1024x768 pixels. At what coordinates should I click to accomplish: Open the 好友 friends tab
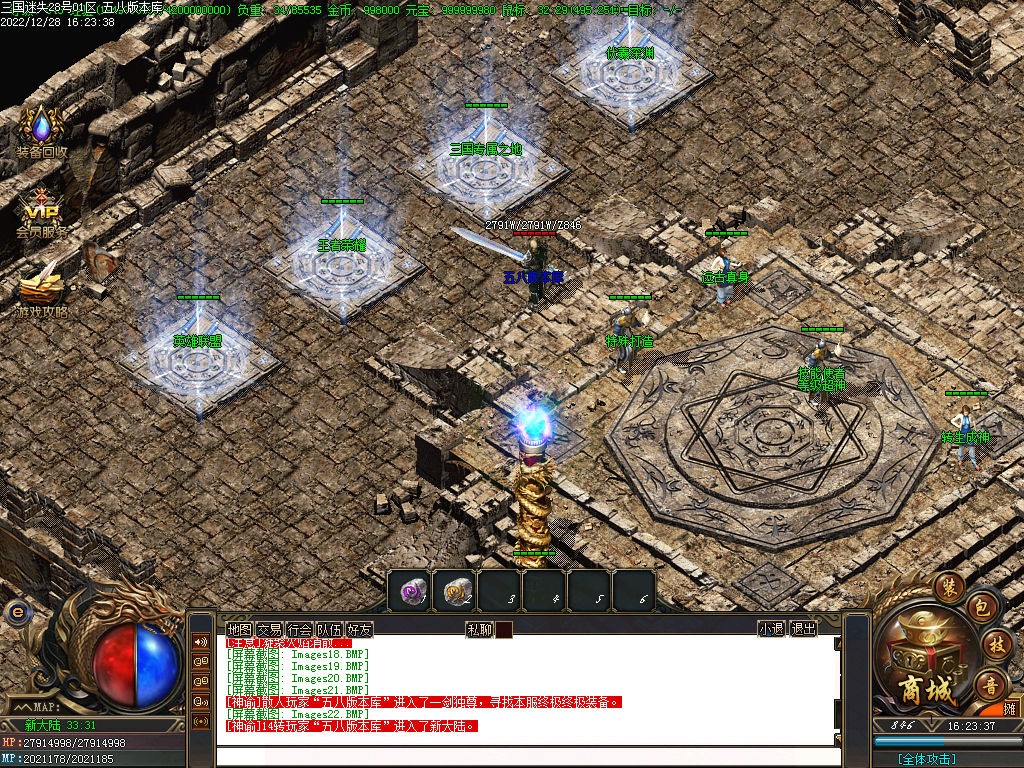click(359, 629)
